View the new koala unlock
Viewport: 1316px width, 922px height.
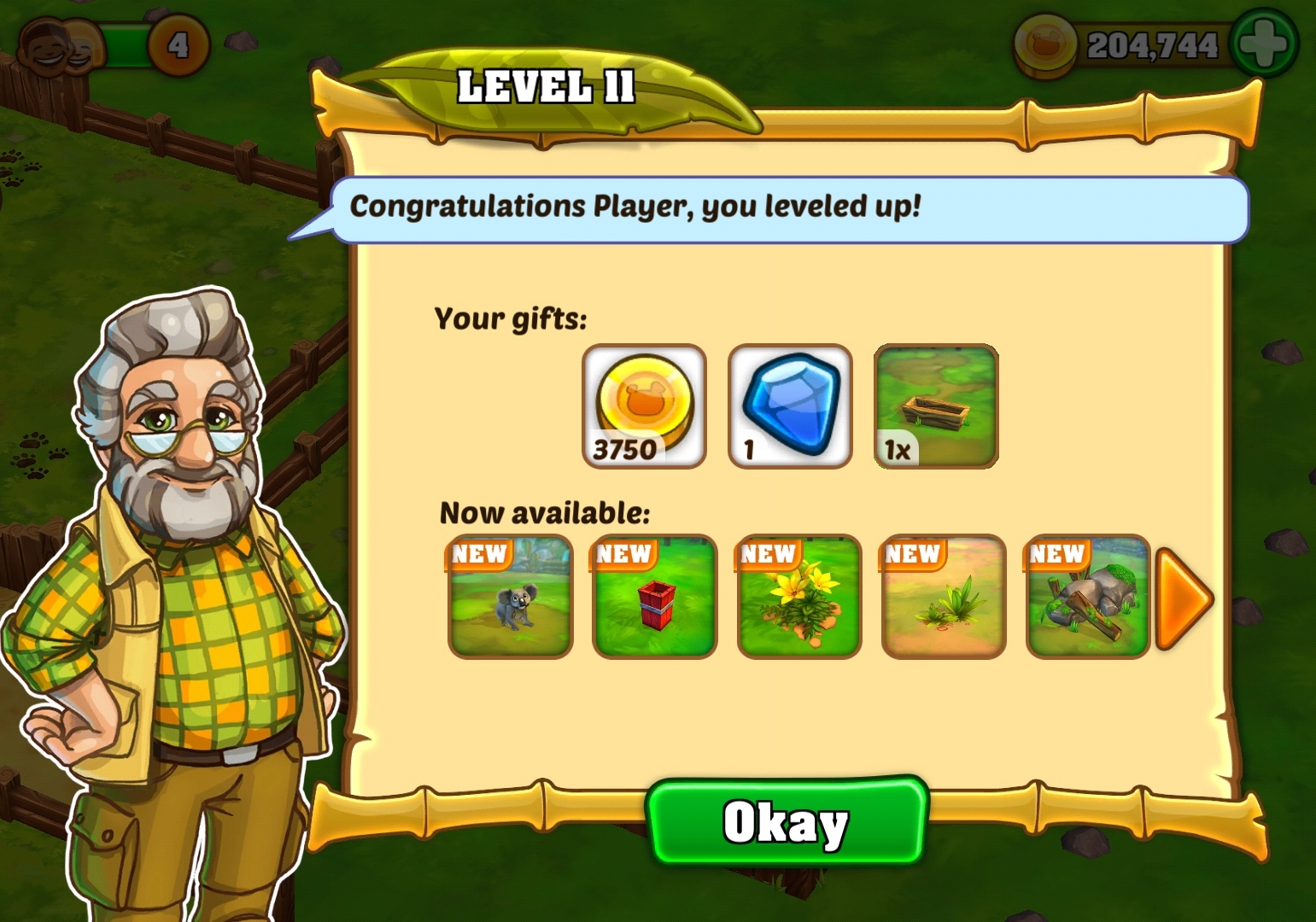pyautogui.click(x=510, y=597)
